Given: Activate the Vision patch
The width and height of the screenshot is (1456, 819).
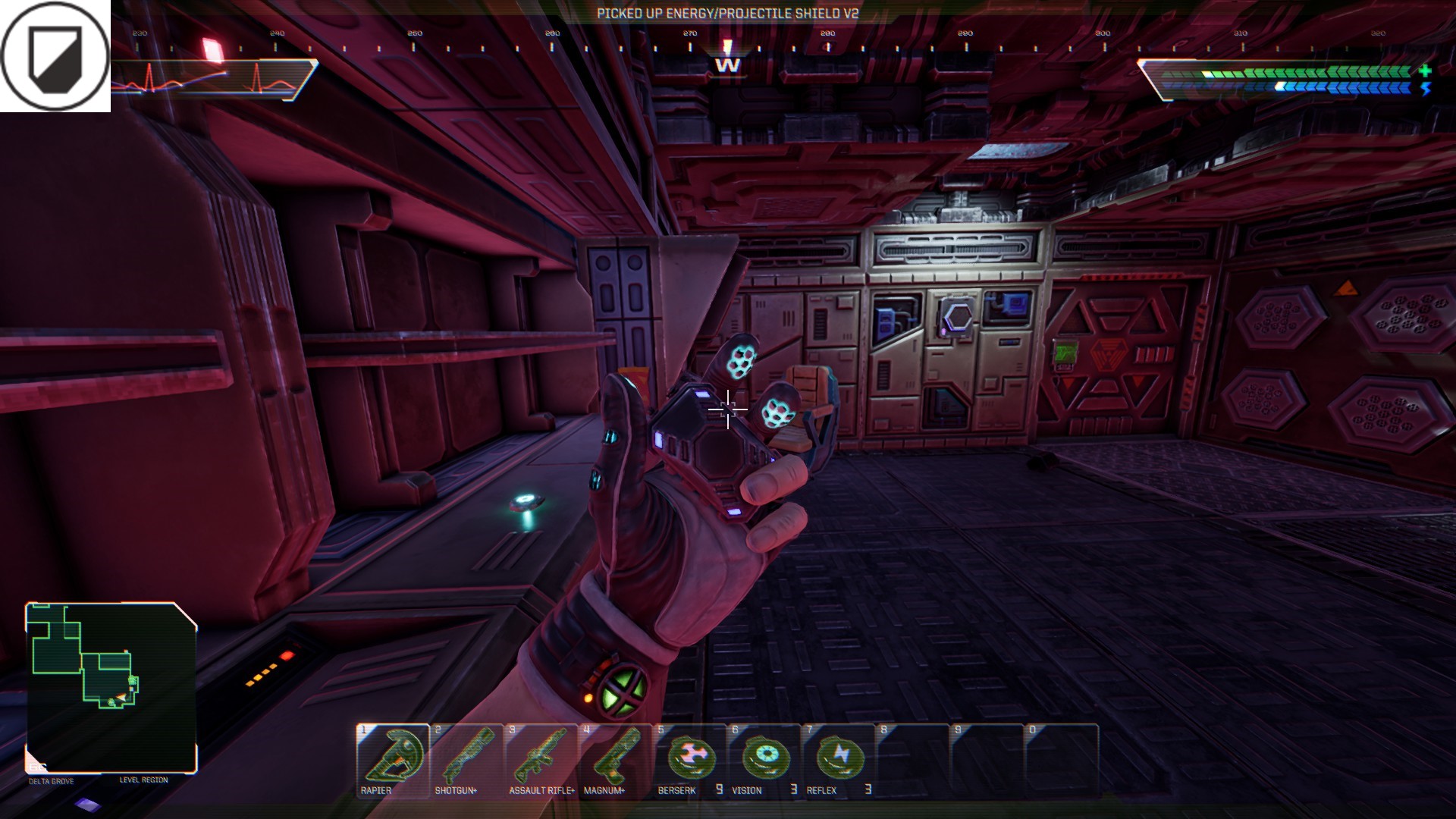Looking at the screenshot, I should [764, 760].
